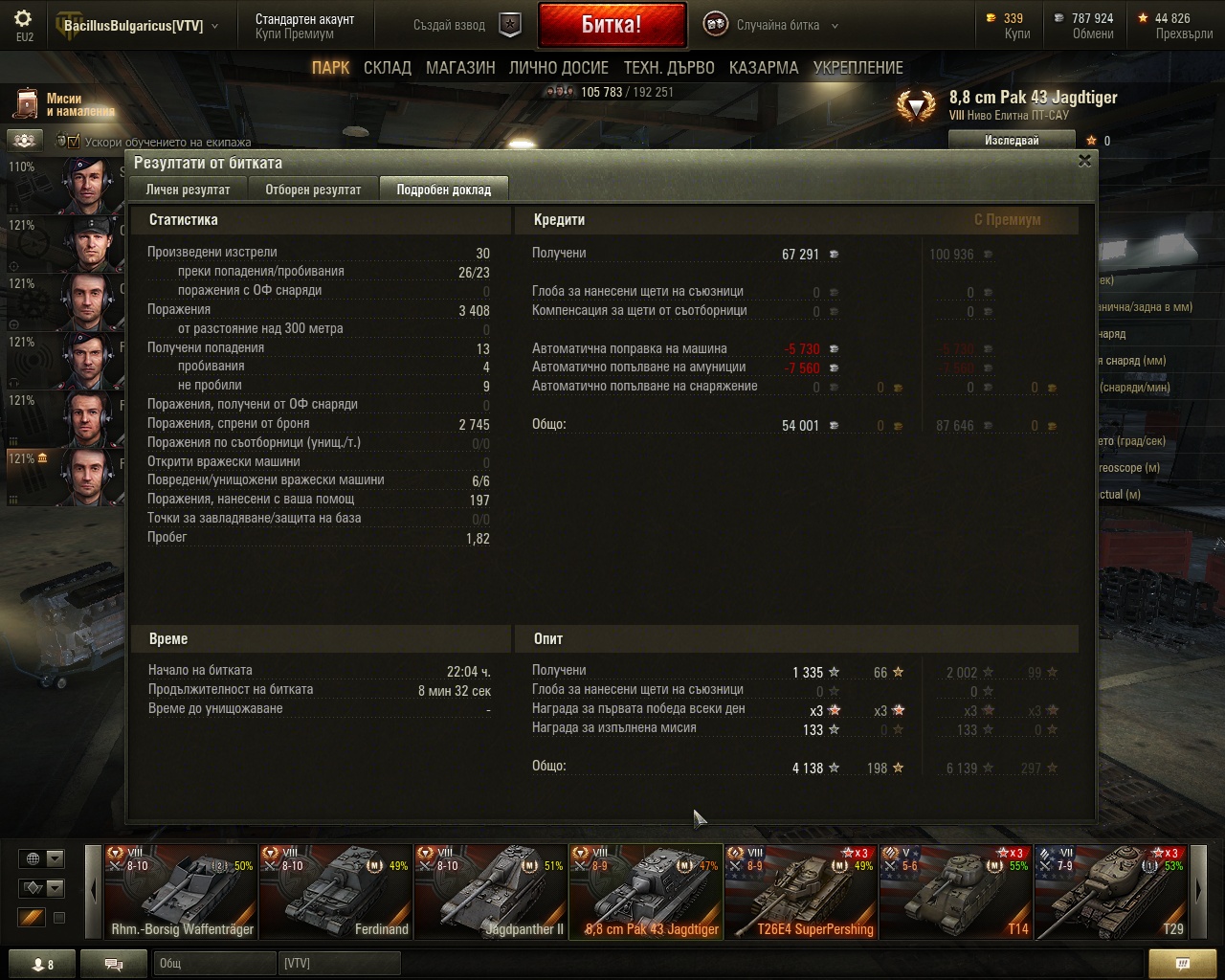Image resolution: width=1225 pixels, height=980 pixels.
Task: Go to the МАГАЗИН shop
Action: click(460, 68)
